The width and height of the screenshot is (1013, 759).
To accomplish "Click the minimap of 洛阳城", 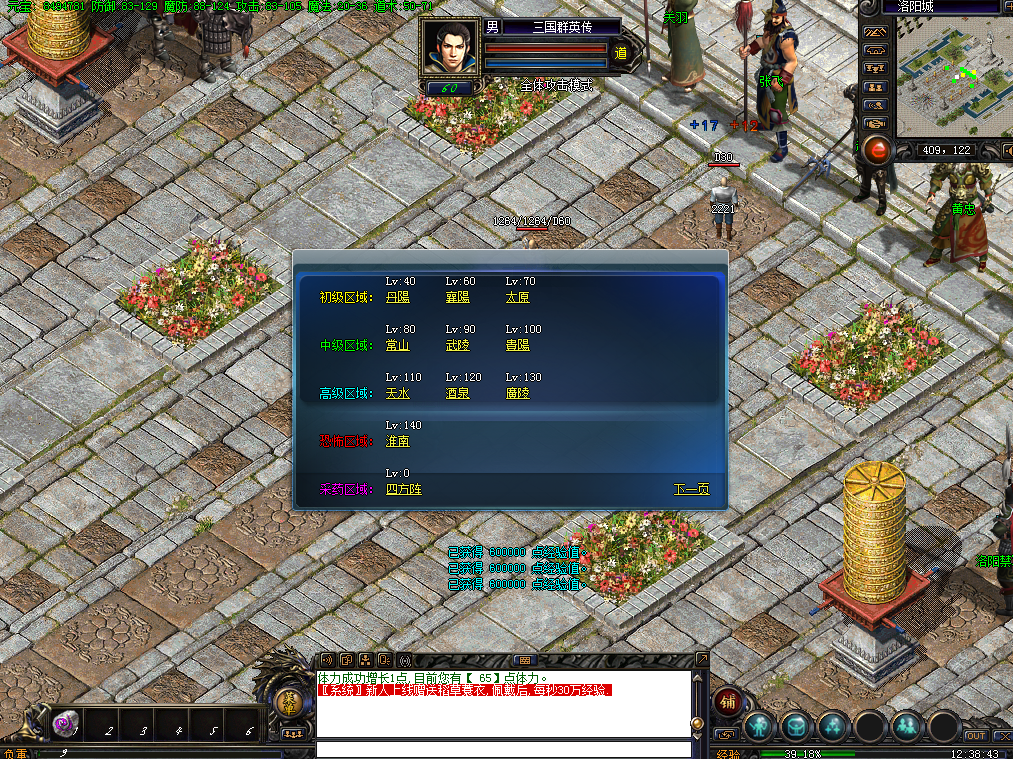I will [x=948, y=76].
